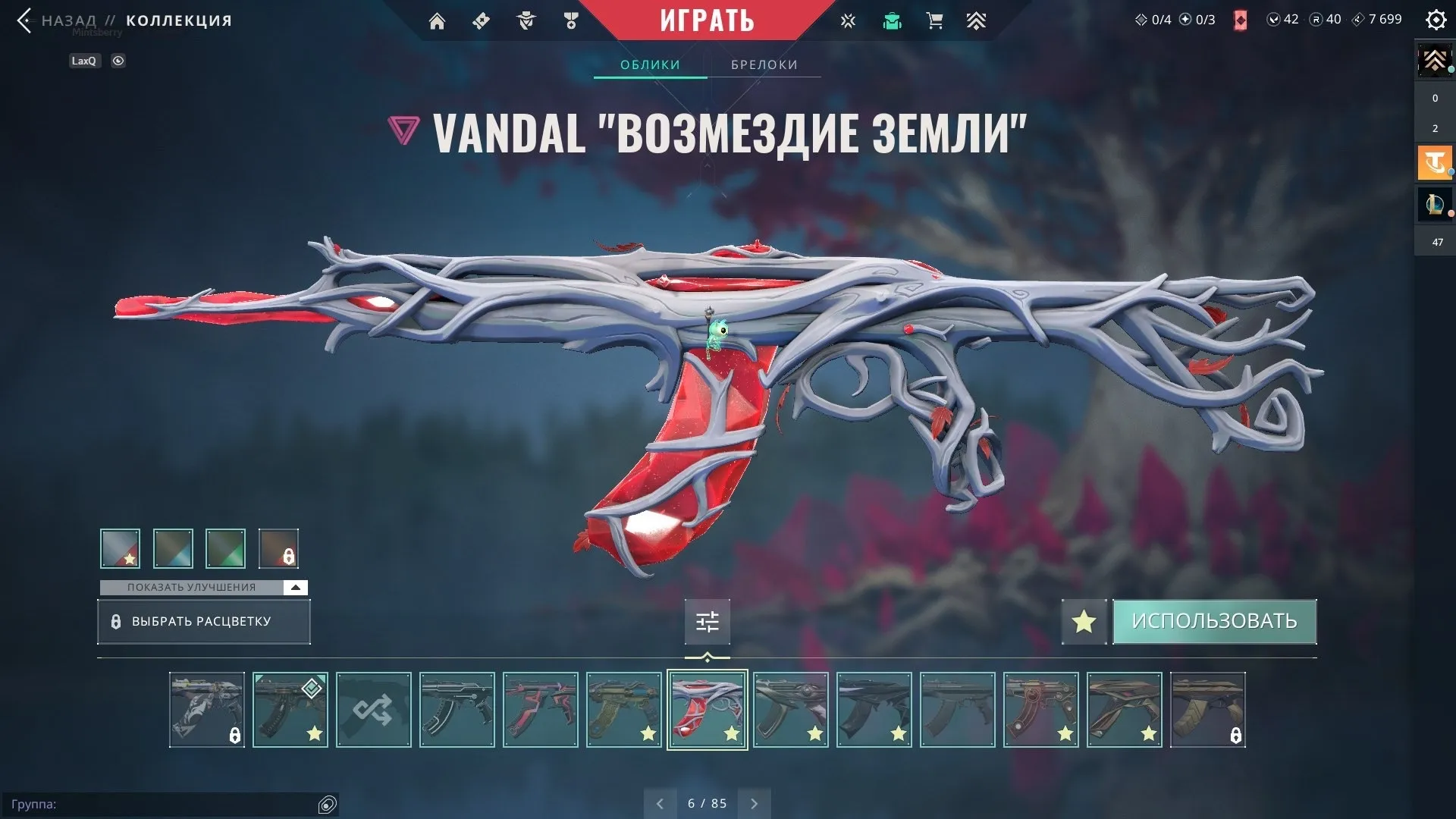The image size is (1456, 819).
Task: Select the second blue chroma swatch
Action: (x=172, y=548)
